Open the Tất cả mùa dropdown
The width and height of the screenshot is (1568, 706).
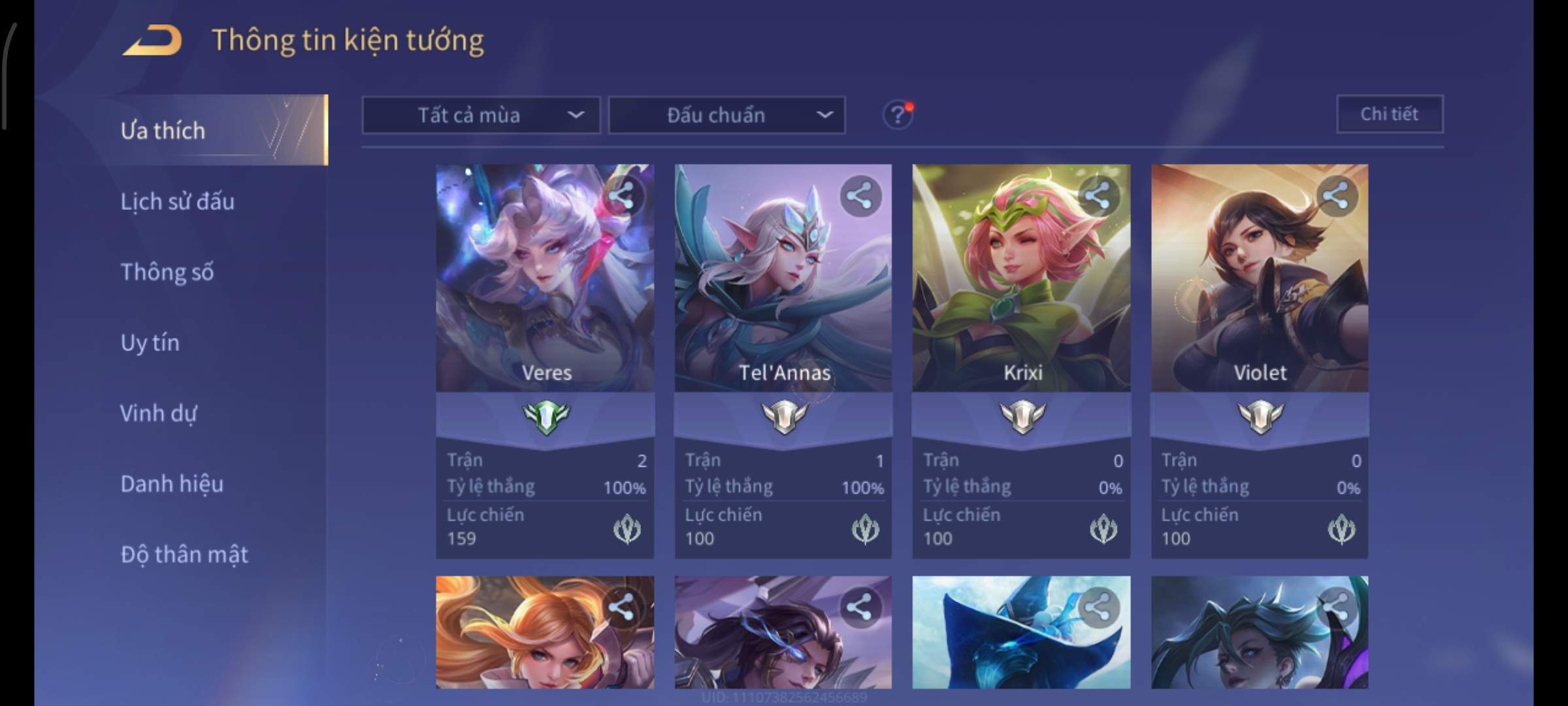[x=481, y=116]
